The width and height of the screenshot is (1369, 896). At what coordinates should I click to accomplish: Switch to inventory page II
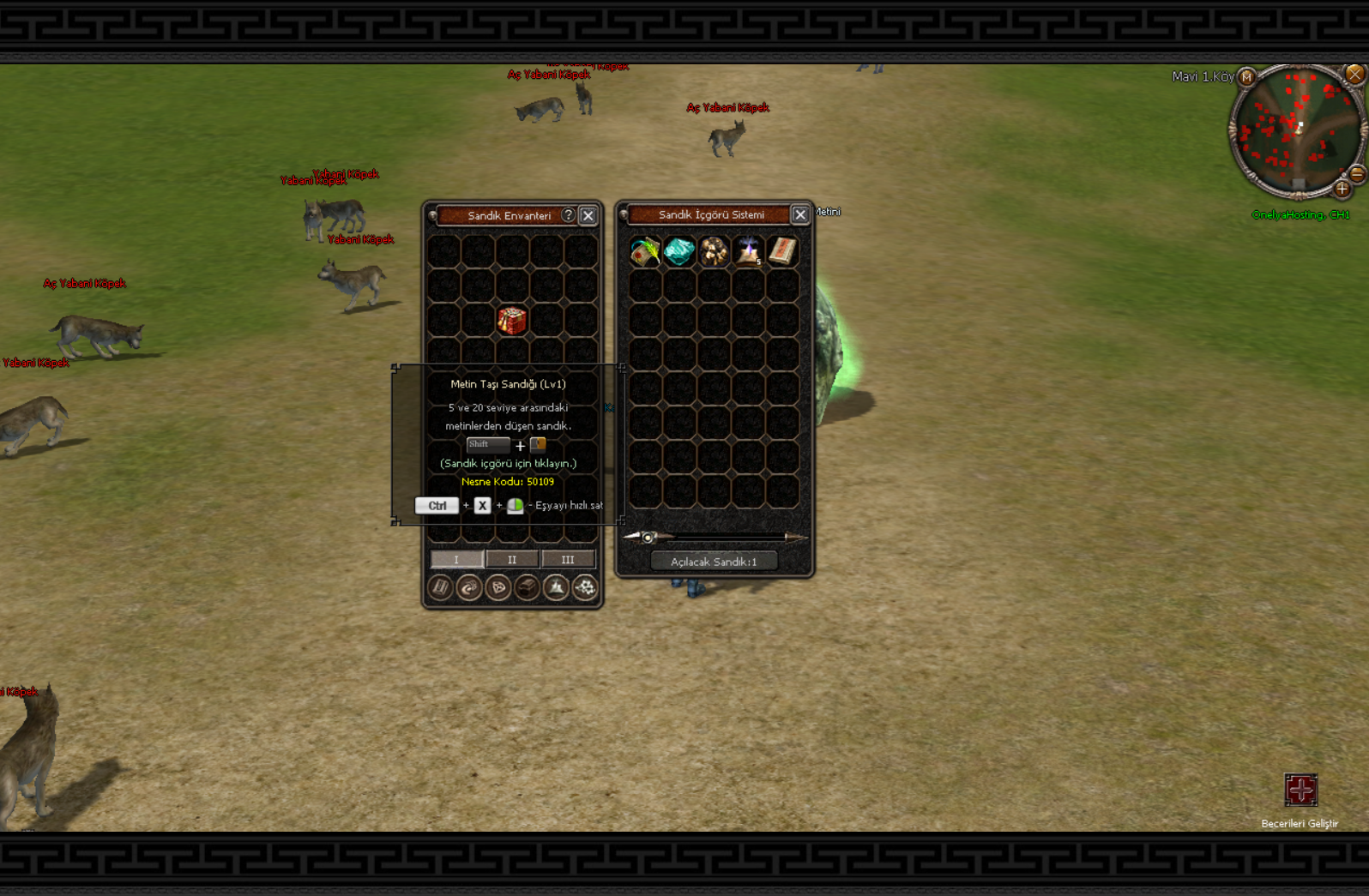point(512,560)
